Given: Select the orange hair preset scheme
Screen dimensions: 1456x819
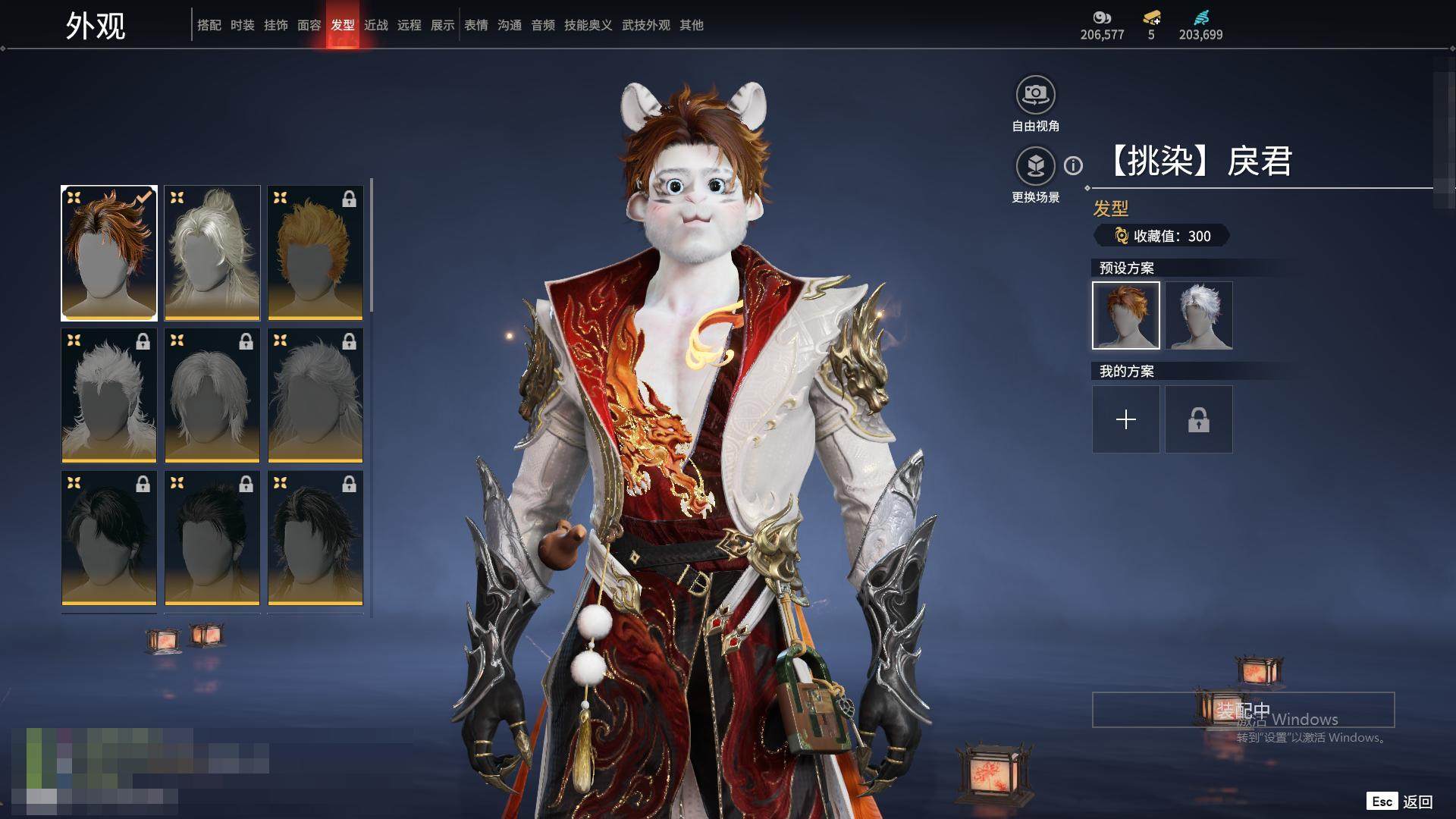Looking at the screenshot, I should [1126, 315].
